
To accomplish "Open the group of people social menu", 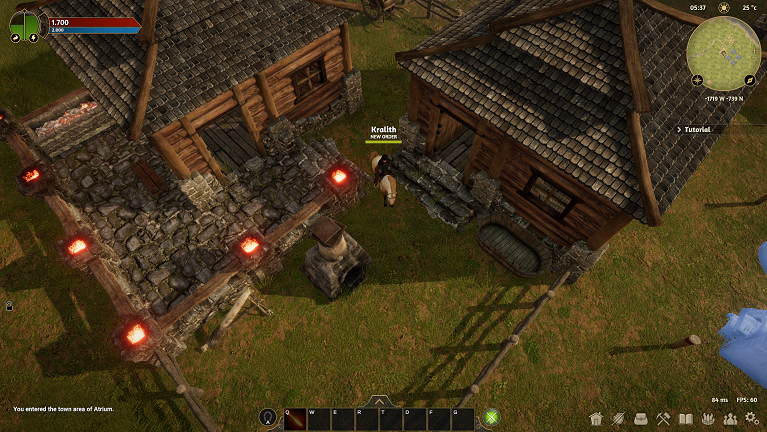I will pos(729,418).
